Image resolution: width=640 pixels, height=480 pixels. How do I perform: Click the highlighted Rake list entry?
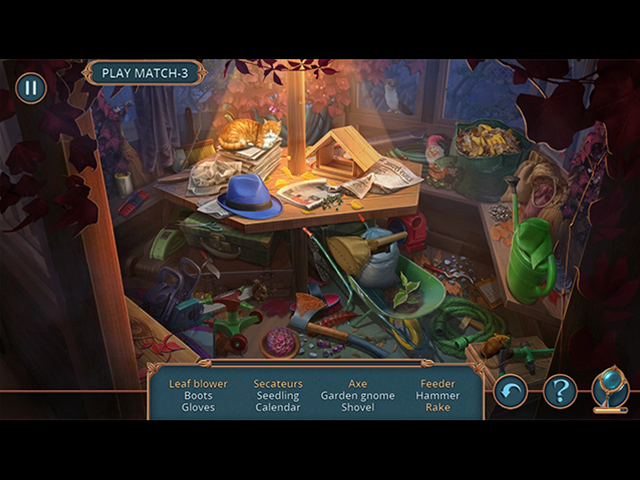(438, 407)
